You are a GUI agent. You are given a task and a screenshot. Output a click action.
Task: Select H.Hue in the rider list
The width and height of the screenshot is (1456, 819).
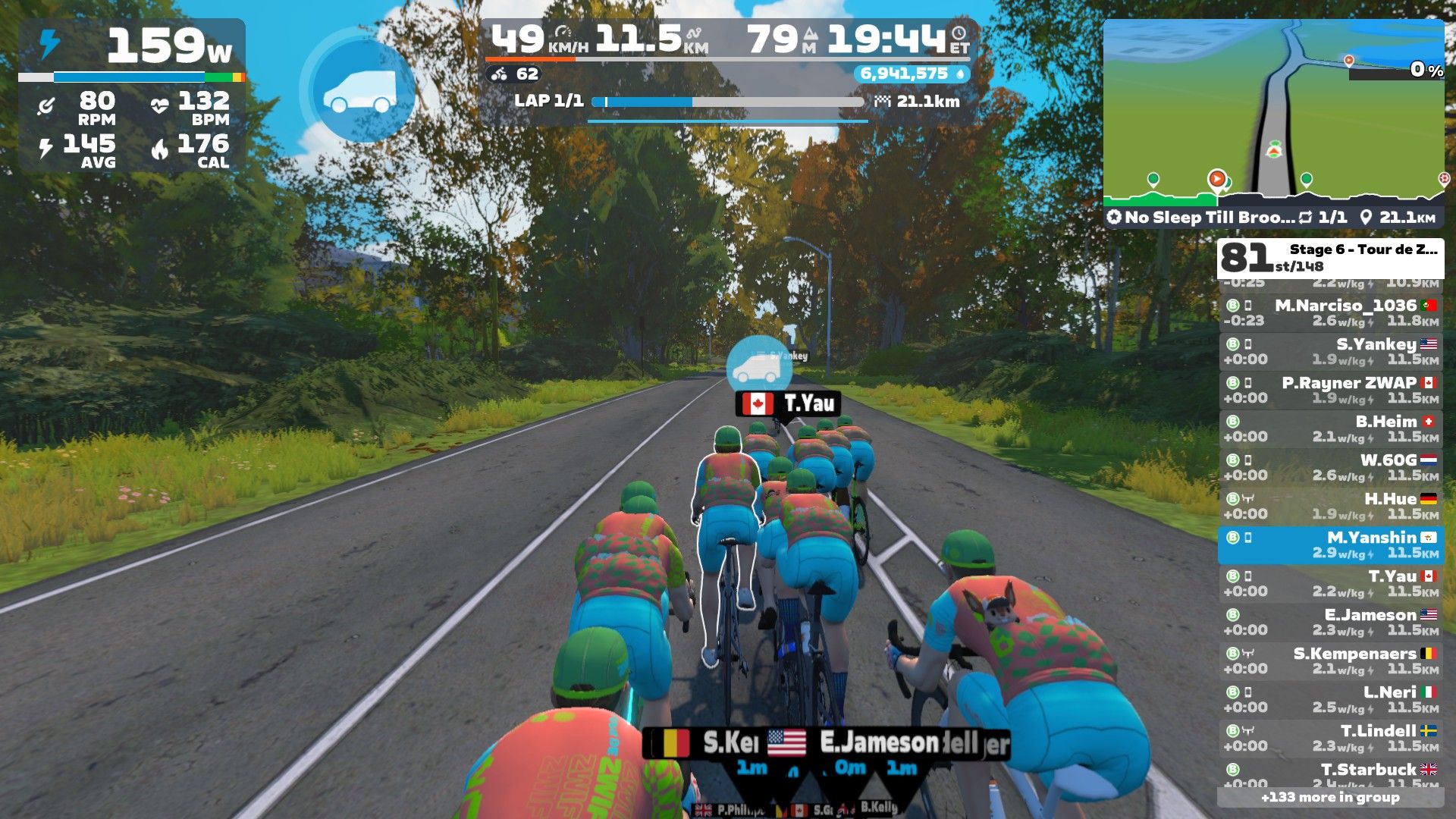(1331, 506)
